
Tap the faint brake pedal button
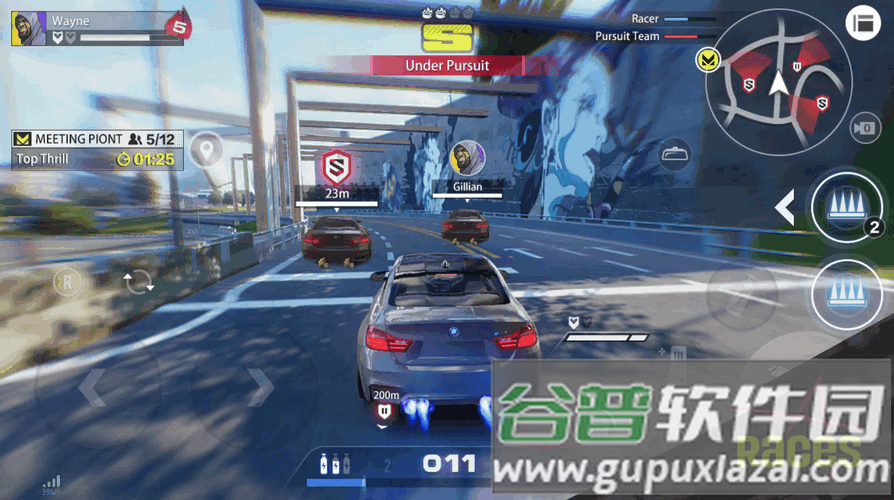(741, 292)
